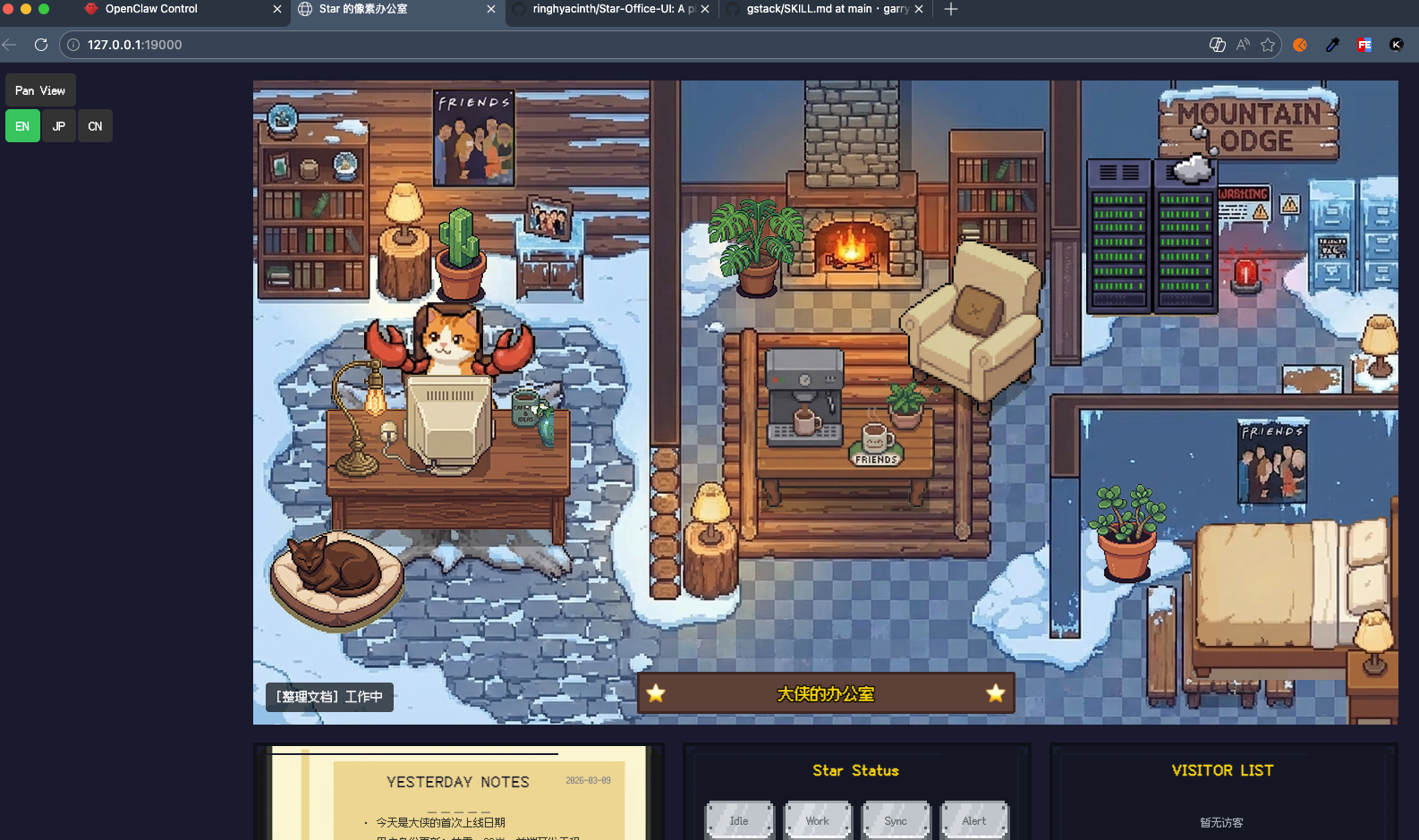Reload the page in the browser

coord(41,45)
